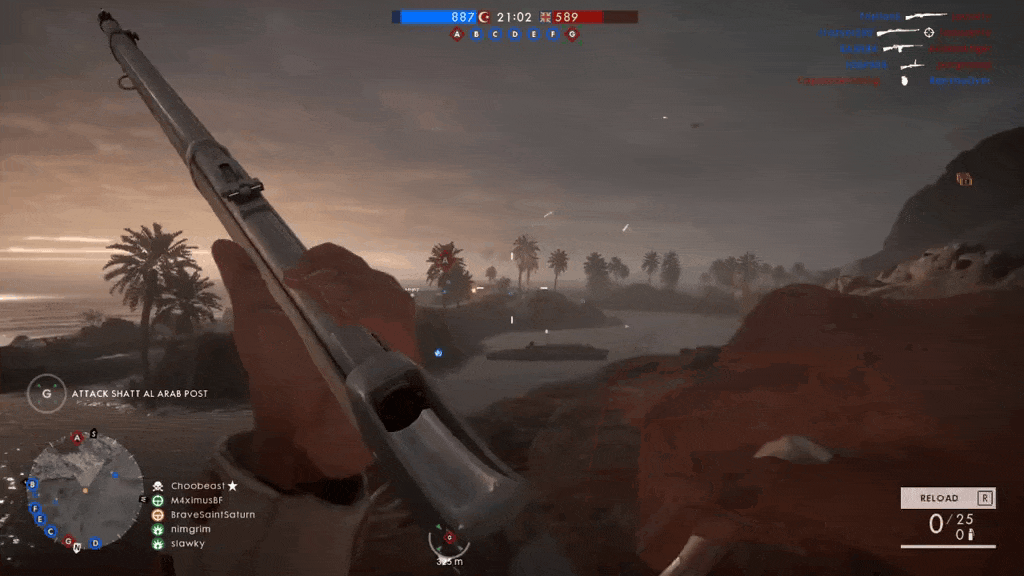Choose objective flag F in the top score bar
The height and width of the screenshot is (576, 1024).
[x=553, y=34]
